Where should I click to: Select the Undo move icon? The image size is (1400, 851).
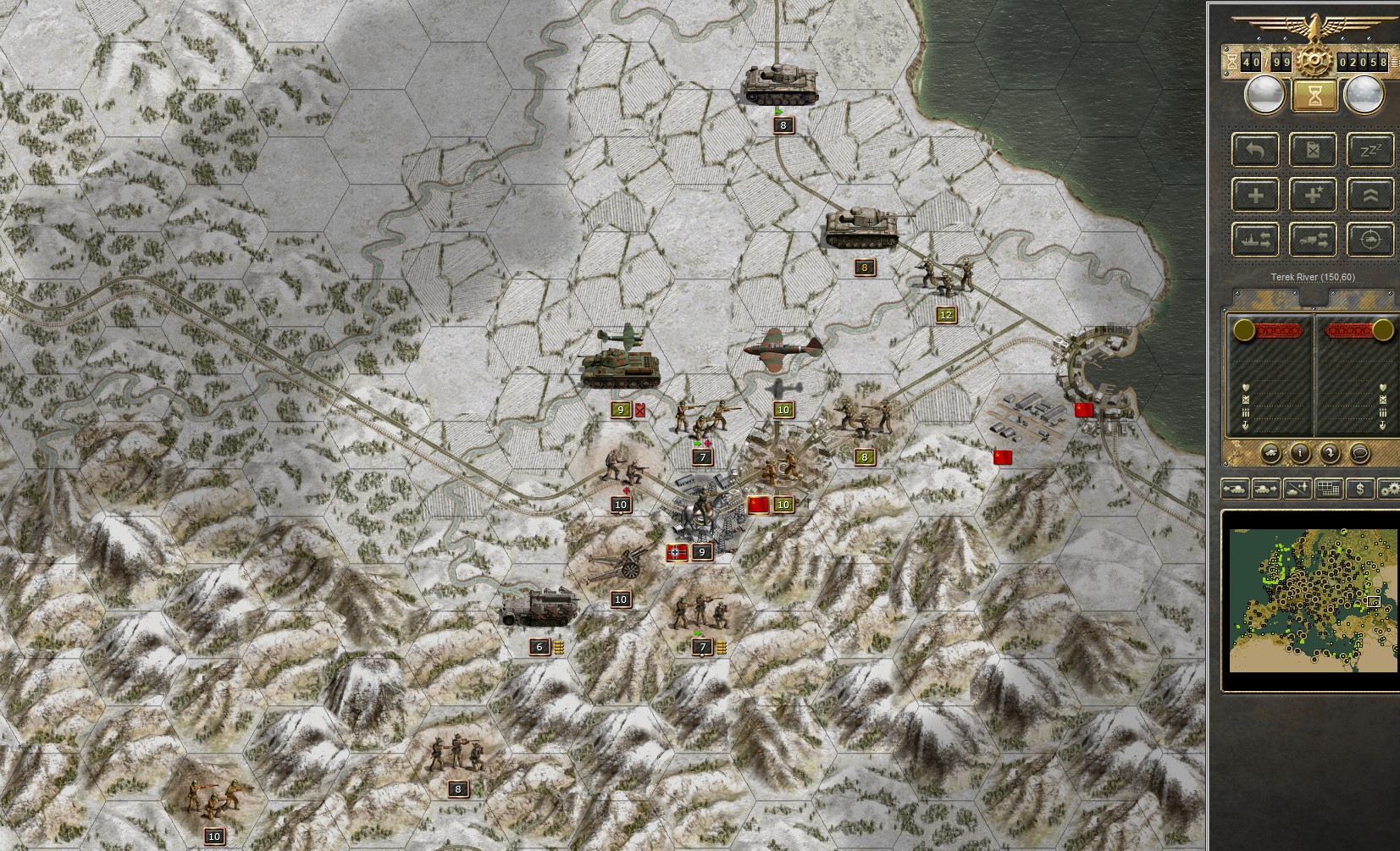click(x=1255, y=149)
